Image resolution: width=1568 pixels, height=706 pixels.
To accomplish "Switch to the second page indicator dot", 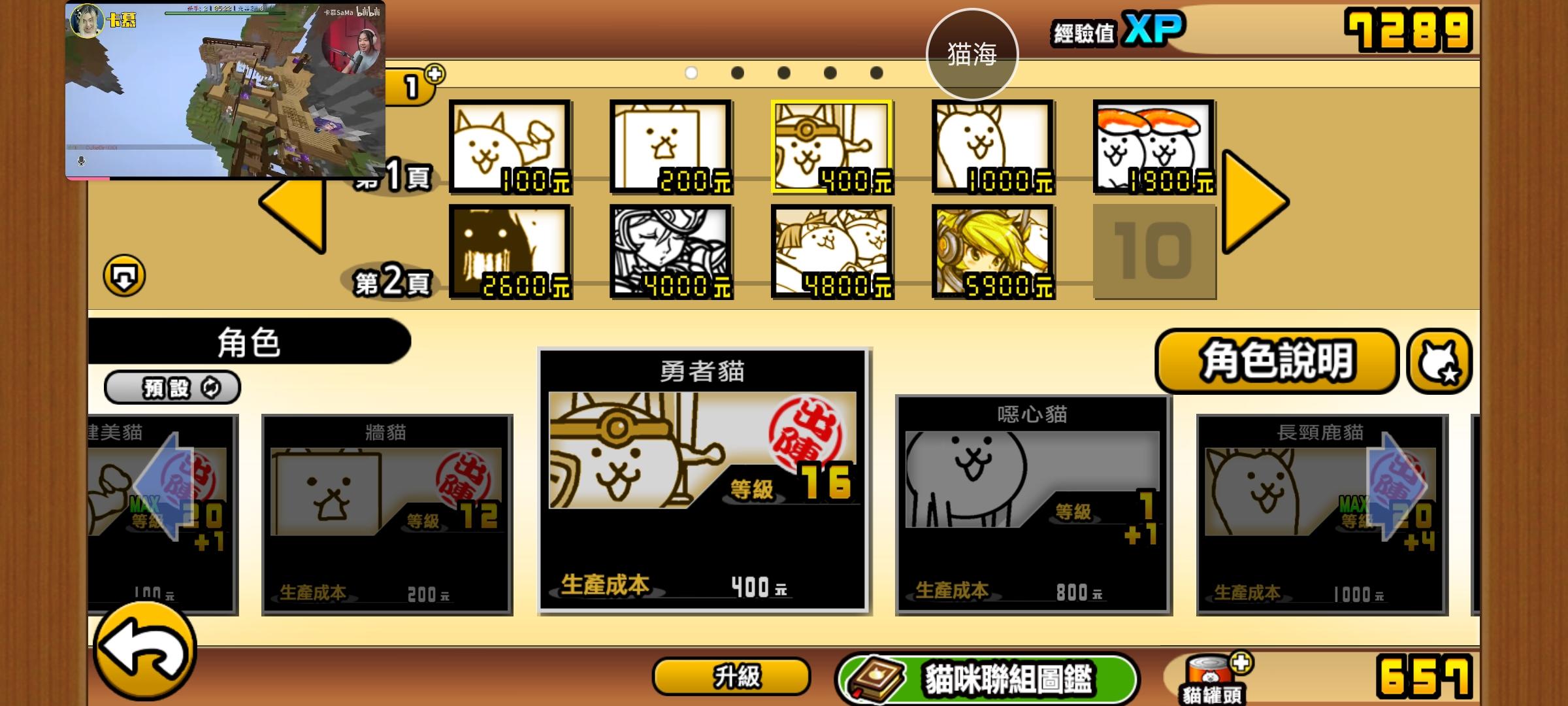I will 736,74.
